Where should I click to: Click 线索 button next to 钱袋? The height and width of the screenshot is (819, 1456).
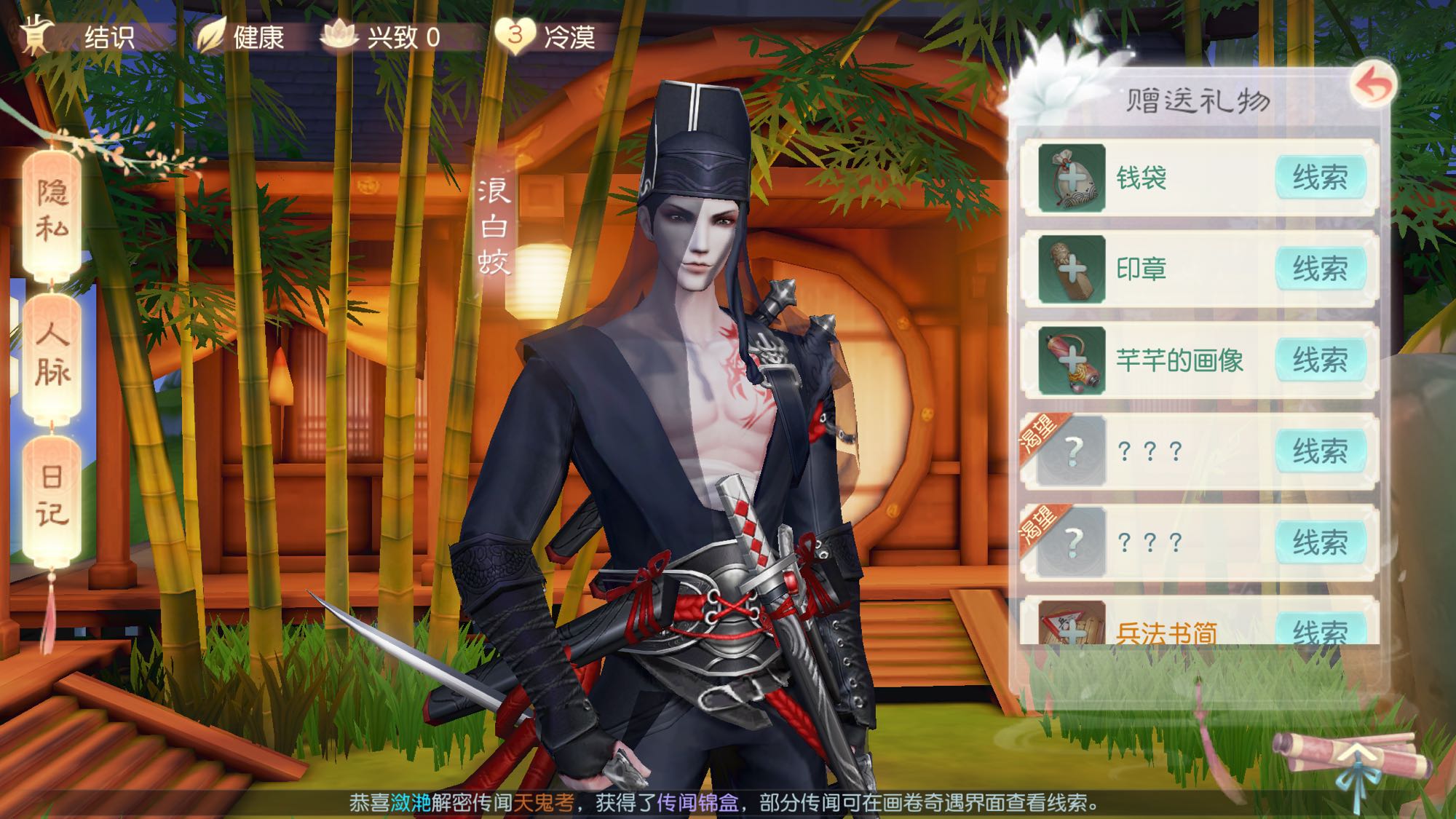1322,179
